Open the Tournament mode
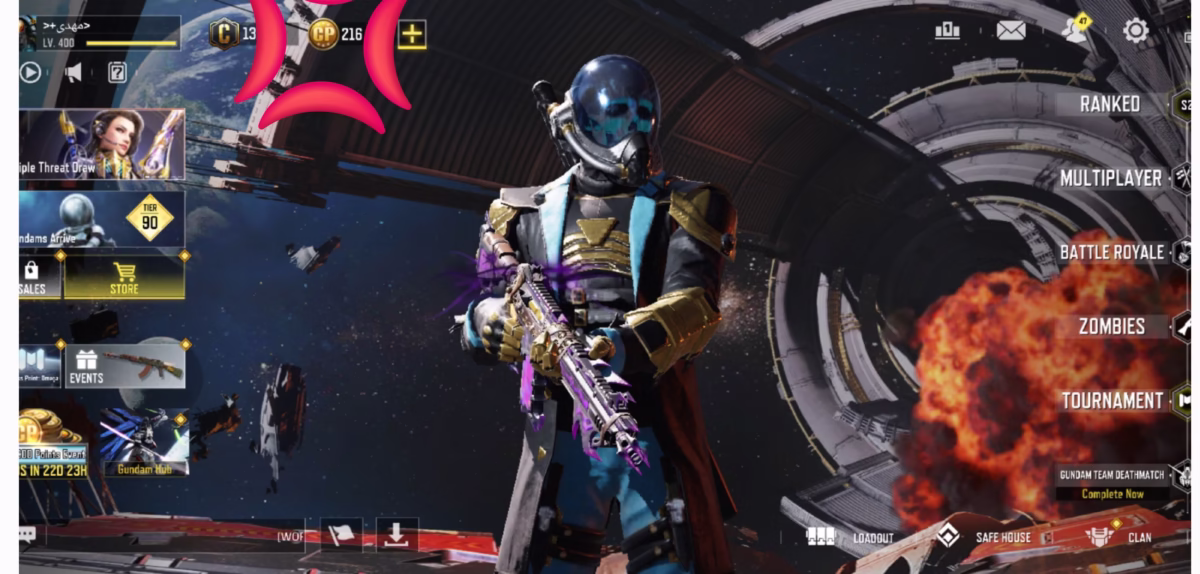 tap(1112, 401)
